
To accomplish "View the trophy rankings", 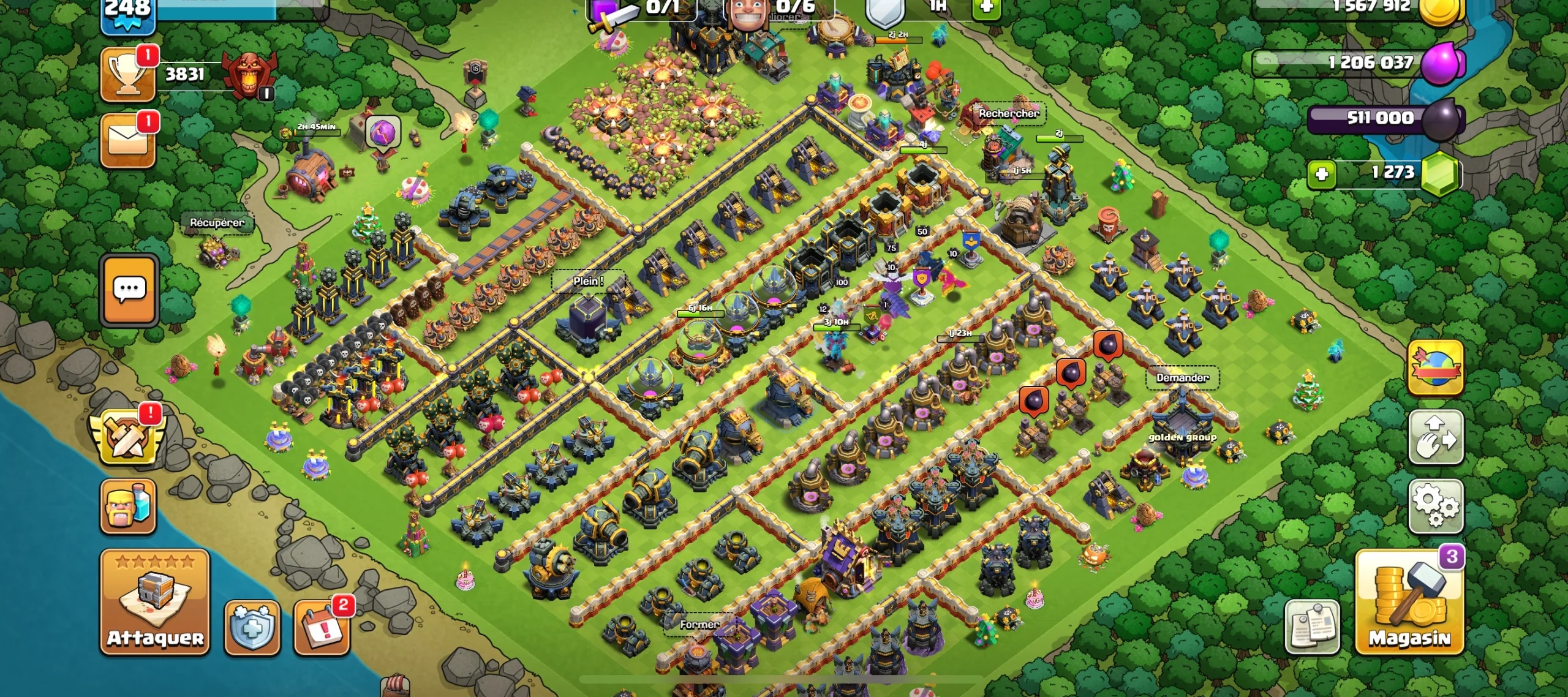I will [128, 75].
